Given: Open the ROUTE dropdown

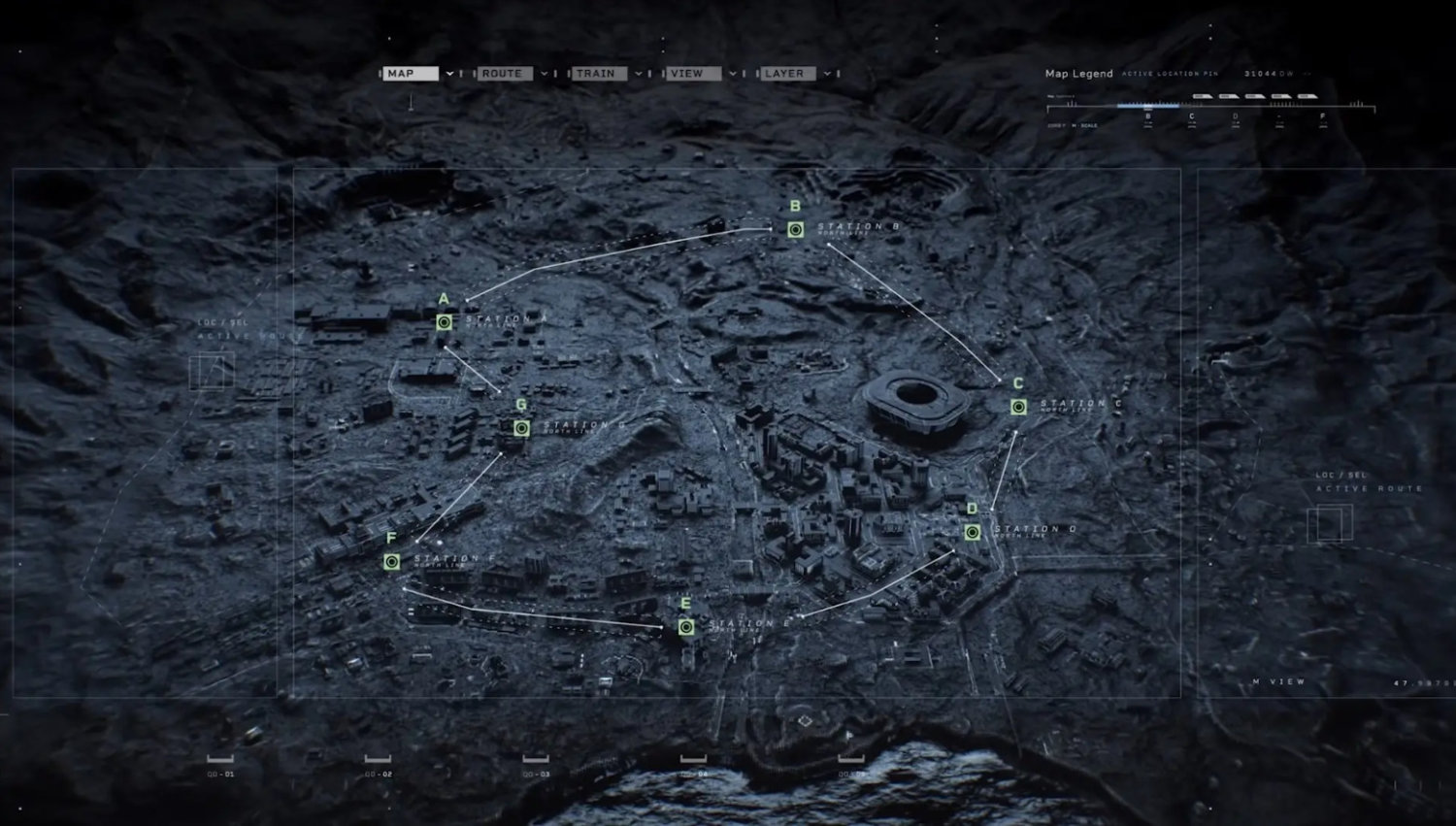Looking at the screenshot, I should point(506,73).
